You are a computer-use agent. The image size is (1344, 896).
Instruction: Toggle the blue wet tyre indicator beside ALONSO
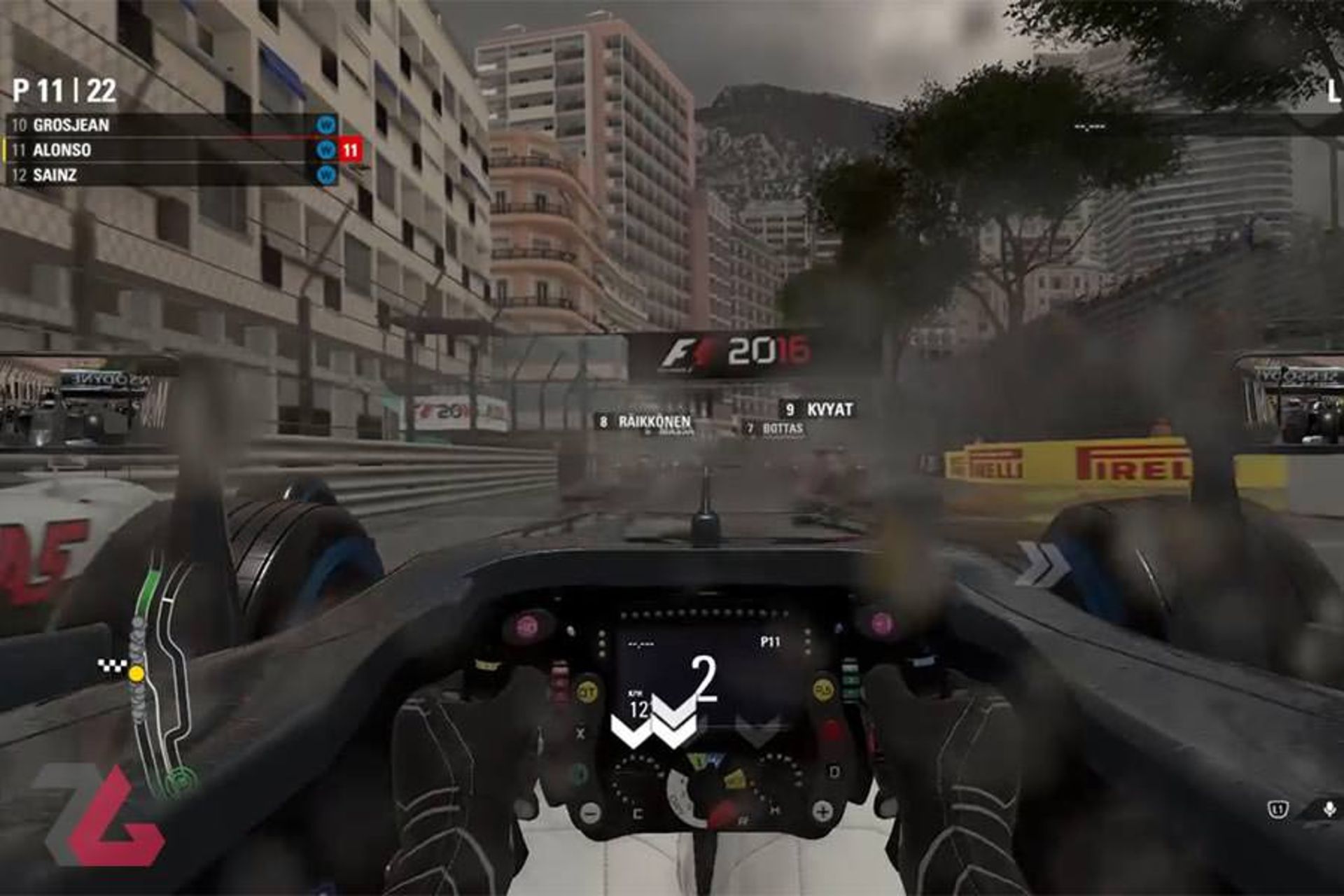pos(325,147)
